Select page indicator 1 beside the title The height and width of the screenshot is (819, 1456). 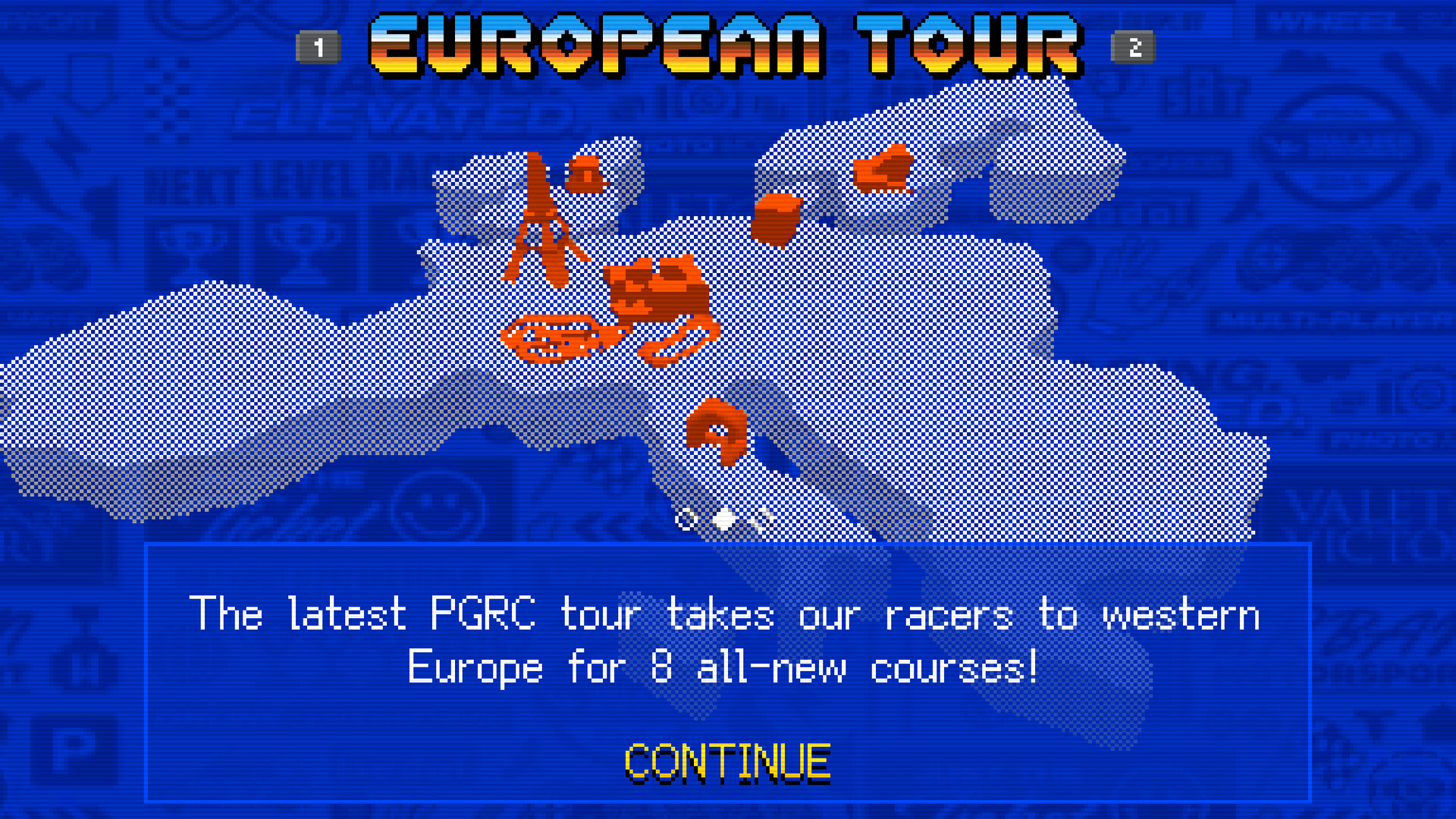319,47
